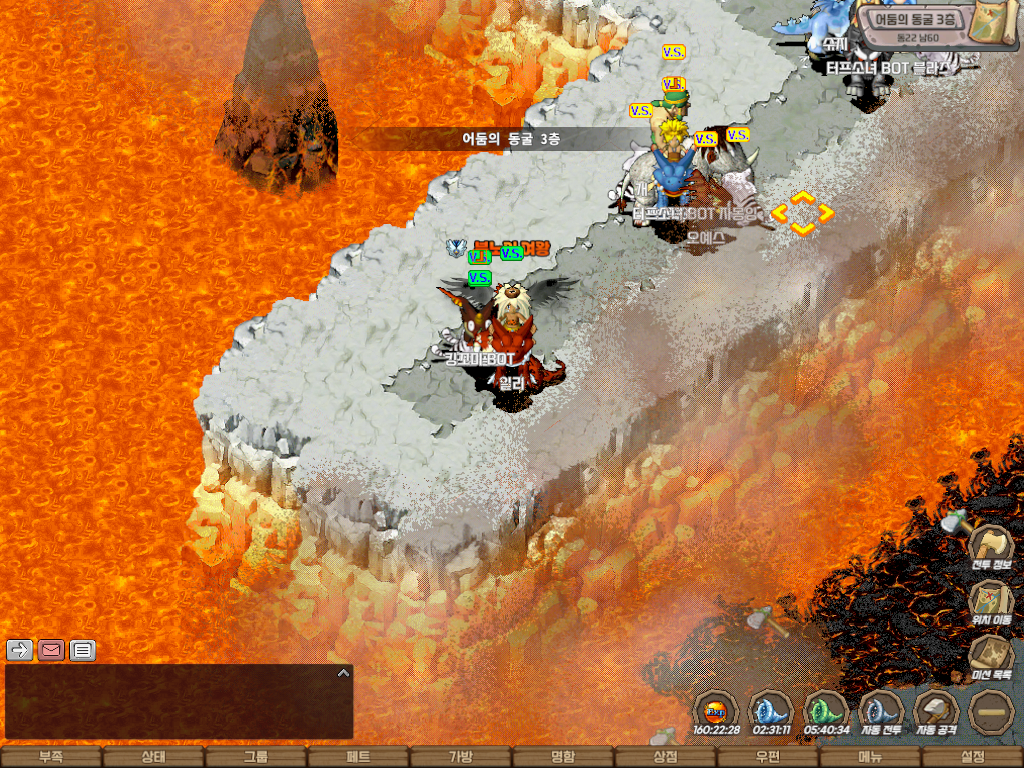
Task: Open 위치 이동 location move map icon
Action: click(x=991, y=602)
